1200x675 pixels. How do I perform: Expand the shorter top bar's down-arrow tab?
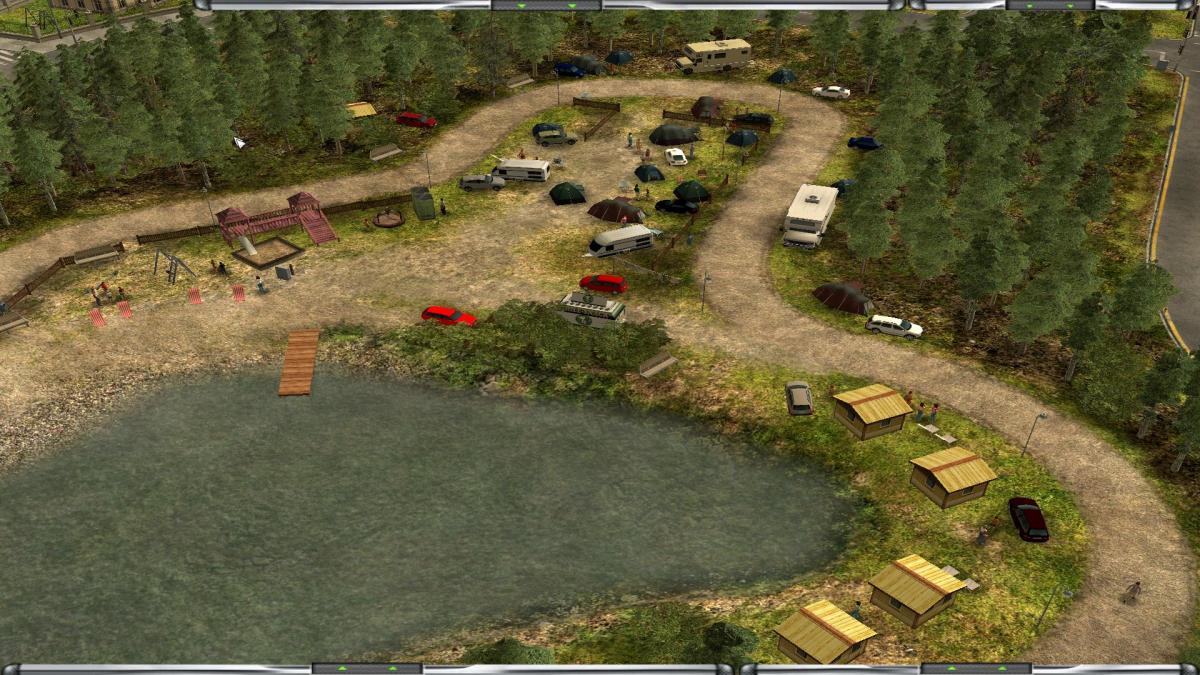pyautogui.click(x=1050, y=5)
